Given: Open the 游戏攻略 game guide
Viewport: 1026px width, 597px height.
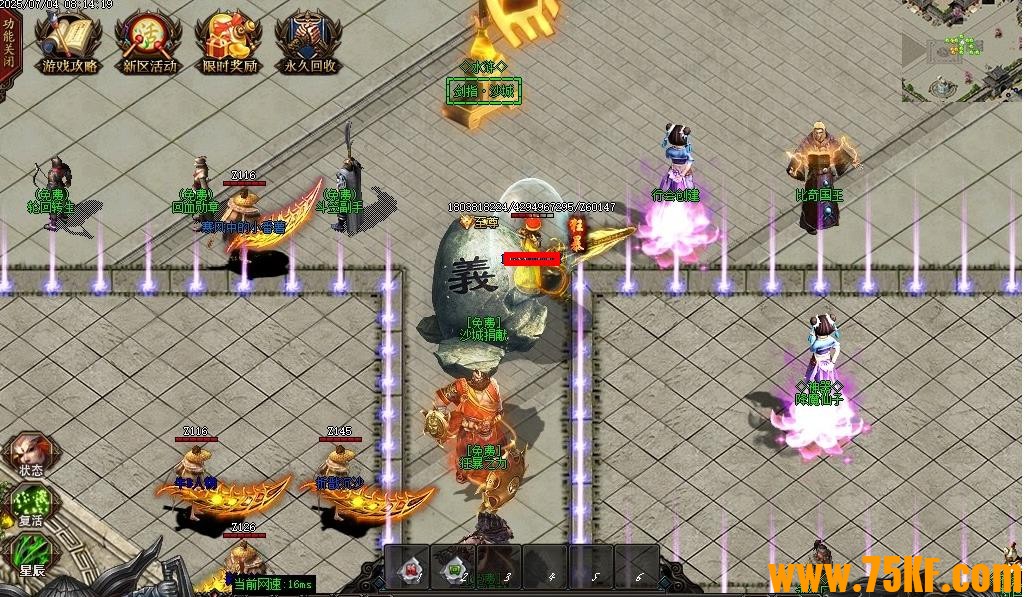Looking at the screenshot, I should pyautogui.click(x=70, y=43).
